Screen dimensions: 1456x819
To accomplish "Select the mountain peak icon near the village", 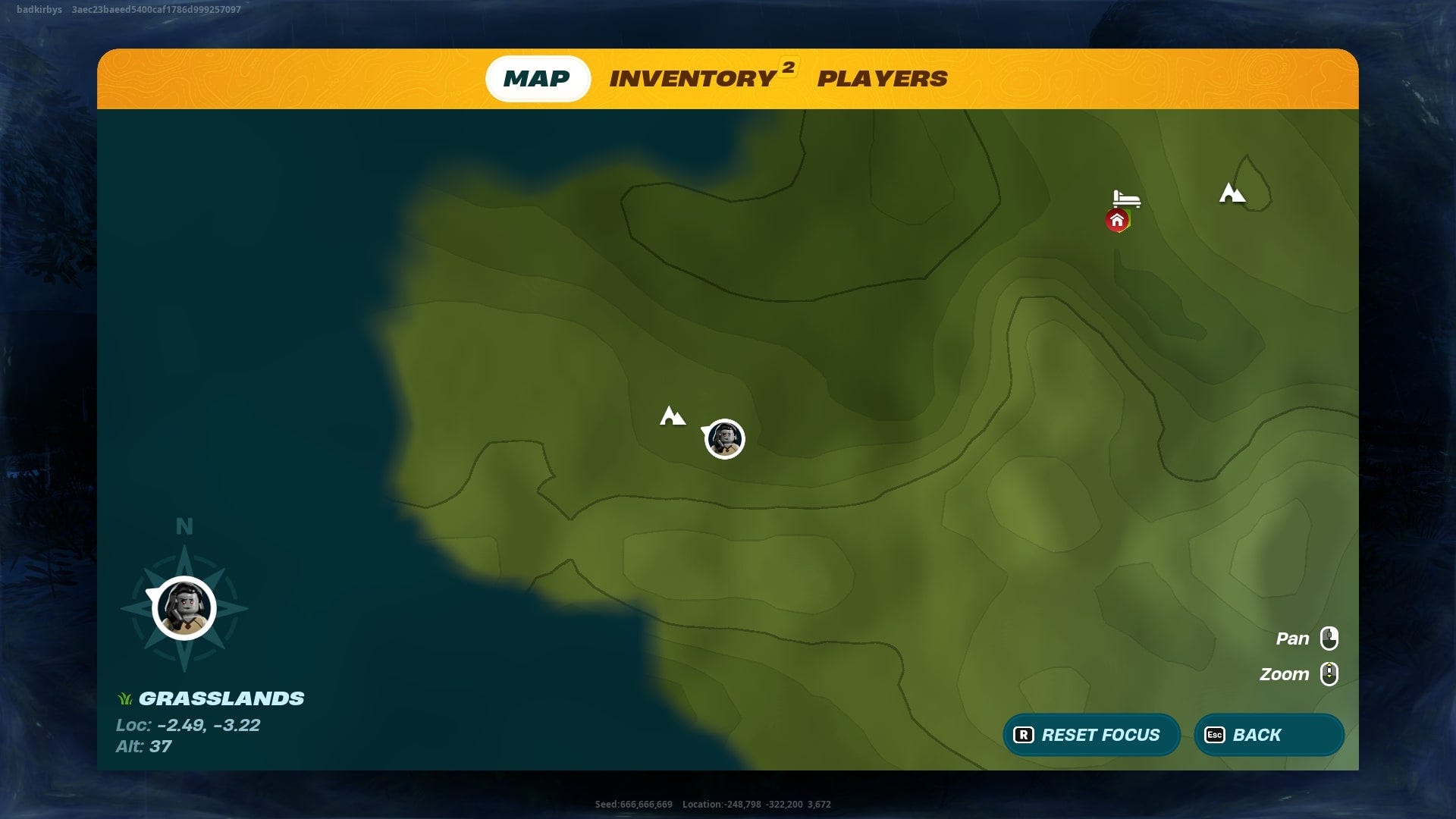I will tap(1233, 193).
